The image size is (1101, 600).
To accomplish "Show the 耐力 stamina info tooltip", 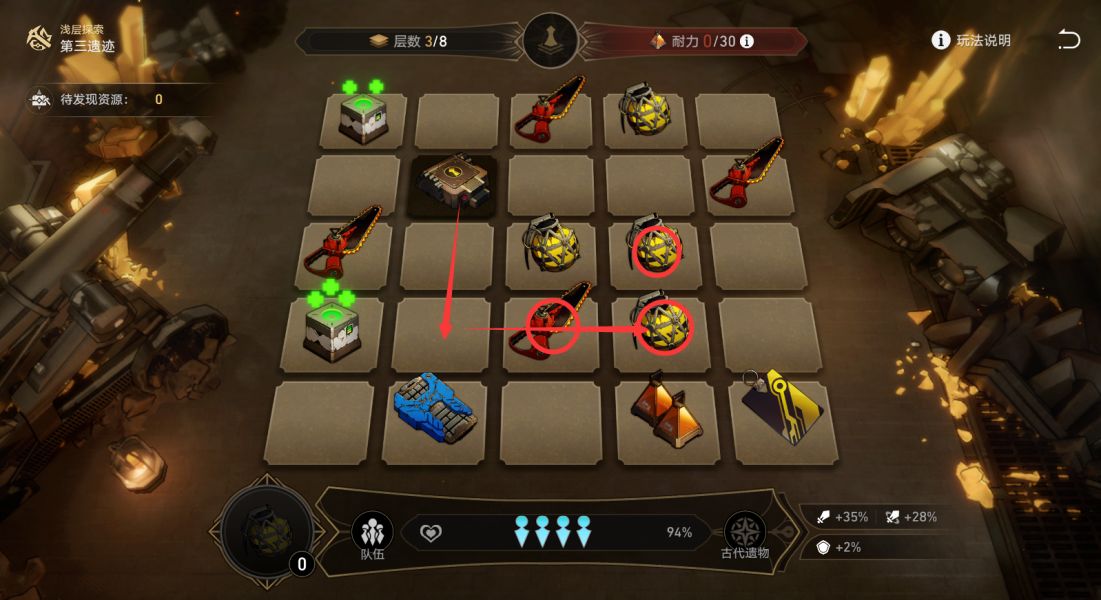I will (x=746, y=41).
